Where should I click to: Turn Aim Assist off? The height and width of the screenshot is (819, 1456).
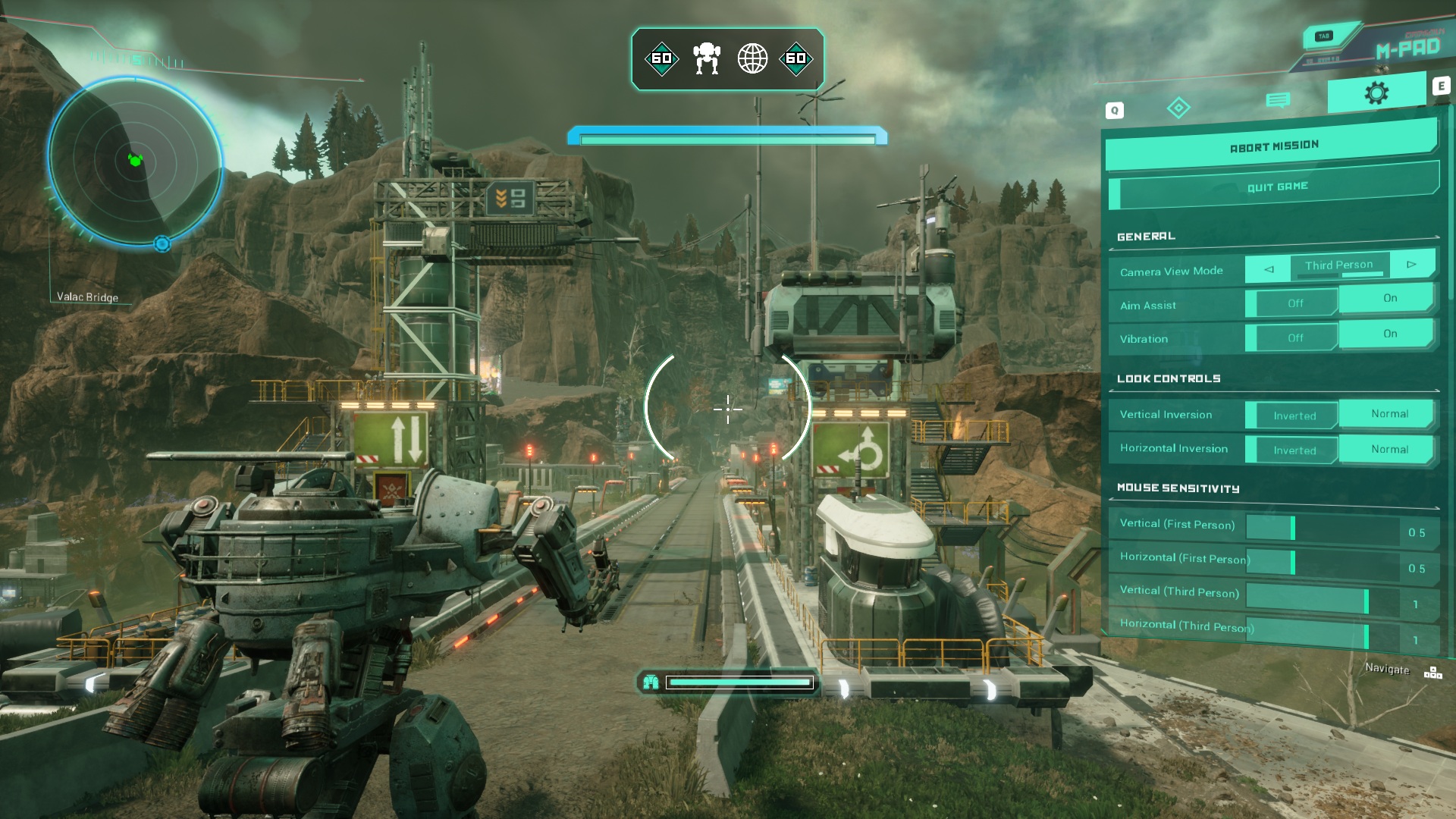(1294, 303)
